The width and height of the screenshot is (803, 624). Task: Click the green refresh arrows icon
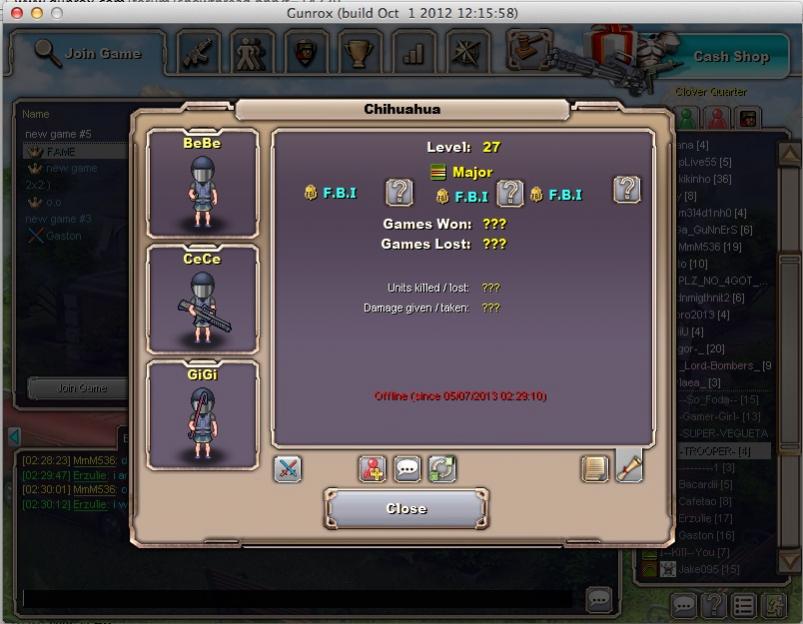pos(441,469)
